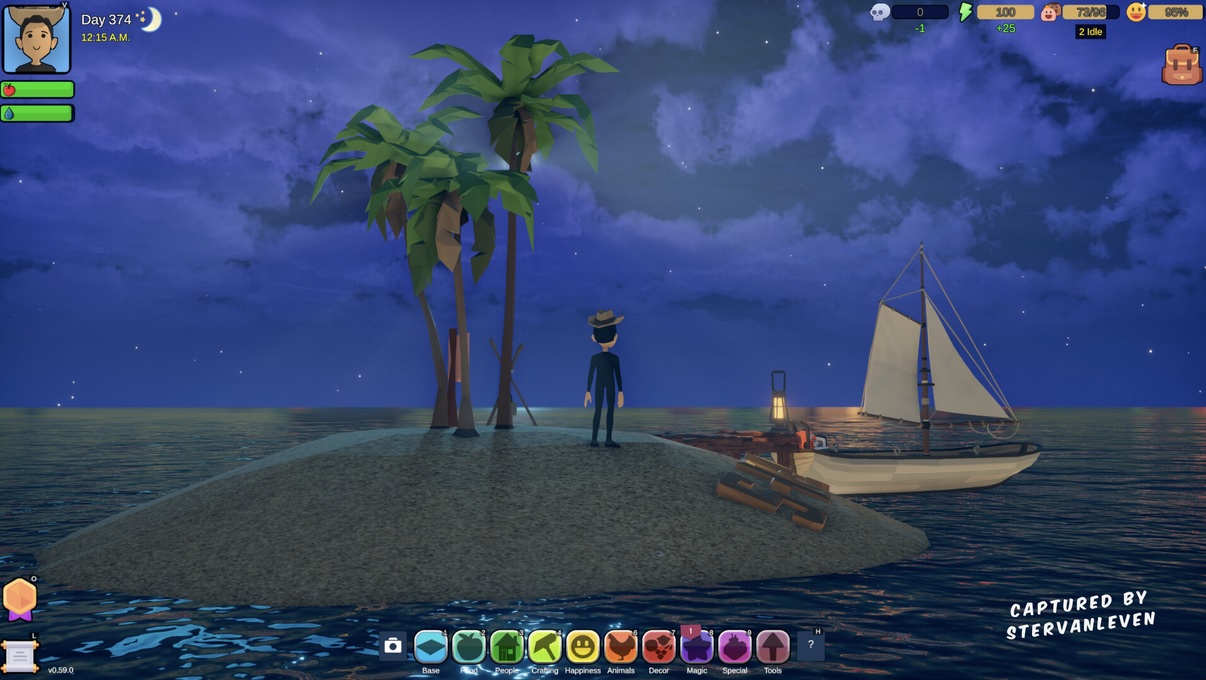This screenshot has width=1206, height=680.
Task: Choose the Special category
Action: pos(735,647)
